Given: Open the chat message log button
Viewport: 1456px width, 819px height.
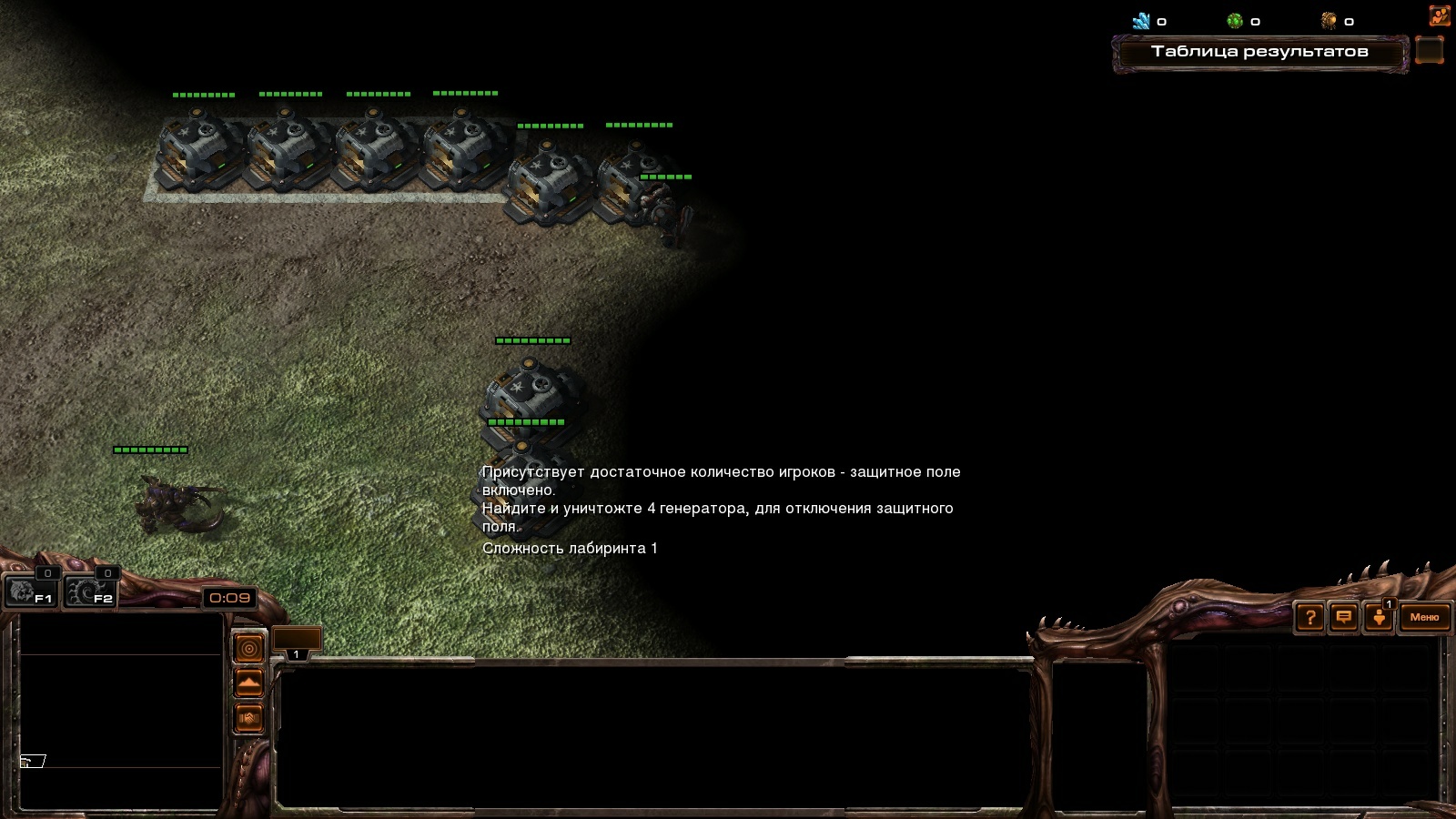Looking at the screenshot, I should click(x=1343, y=618).
